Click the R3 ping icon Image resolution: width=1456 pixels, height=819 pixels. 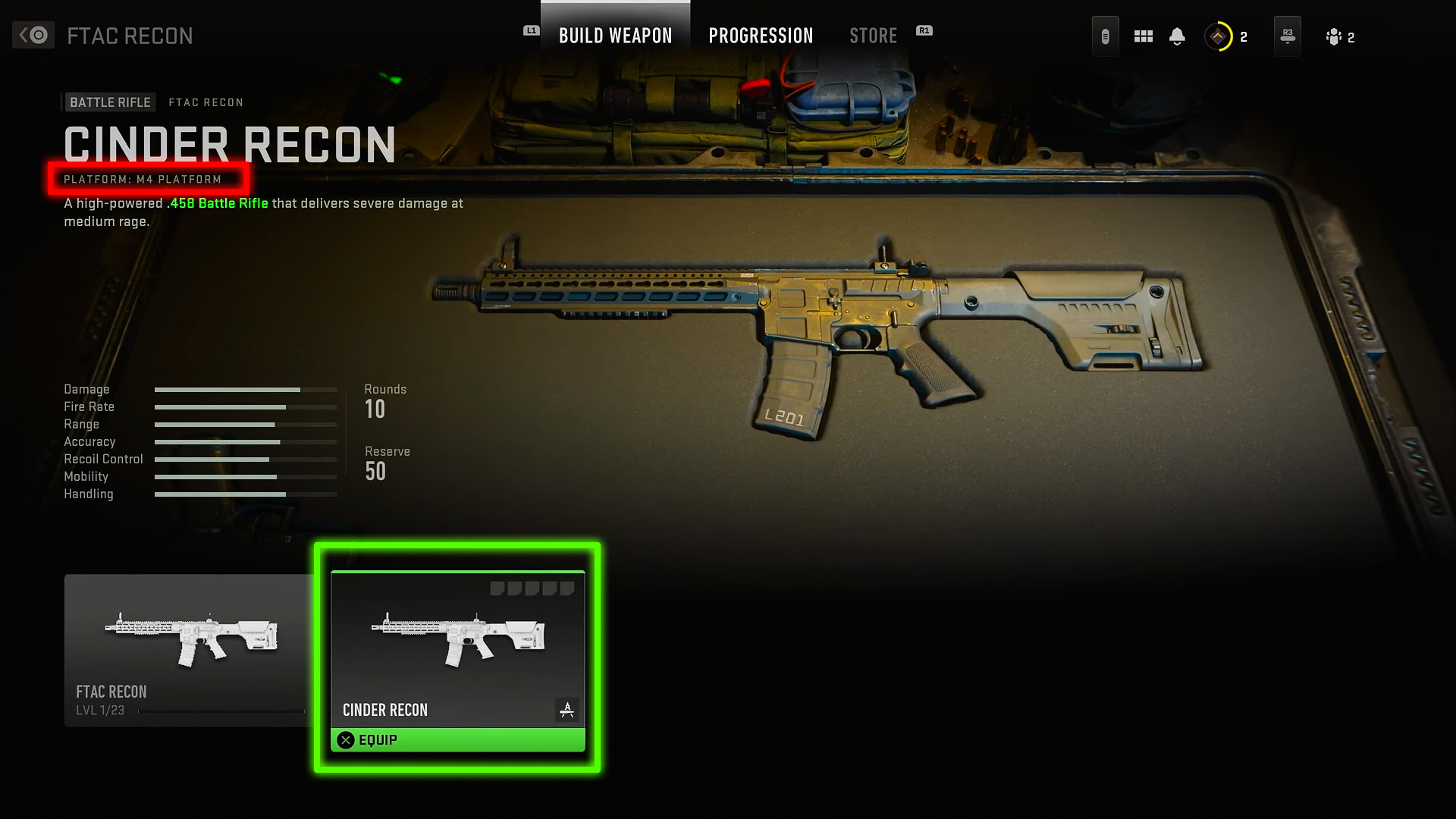pyautogui.click(x=1287, y=36)
